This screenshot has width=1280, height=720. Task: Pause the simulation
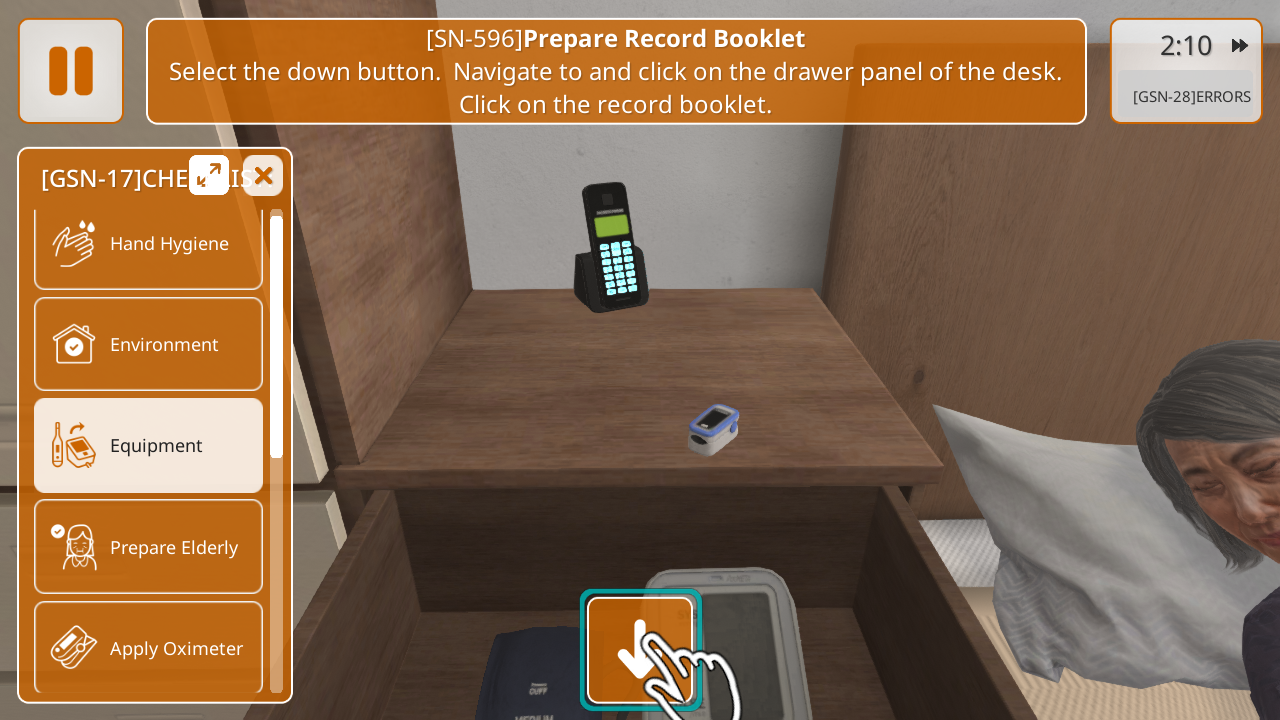pos(71,71)
